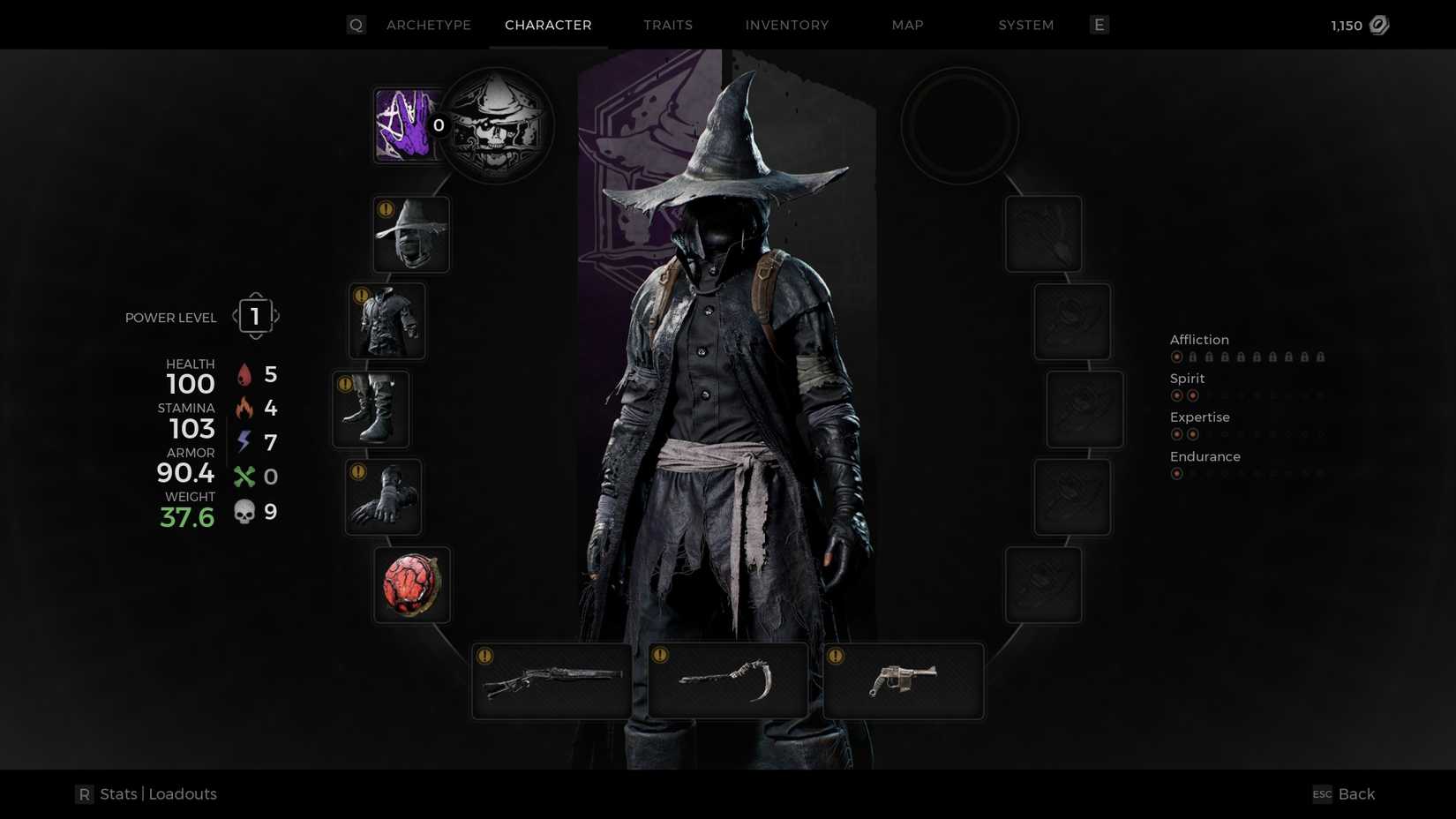Image resolution: width=1456 pixels, height=819 pixels.
Task: Open the purple prime perk archetype icon
Action: 406,124
